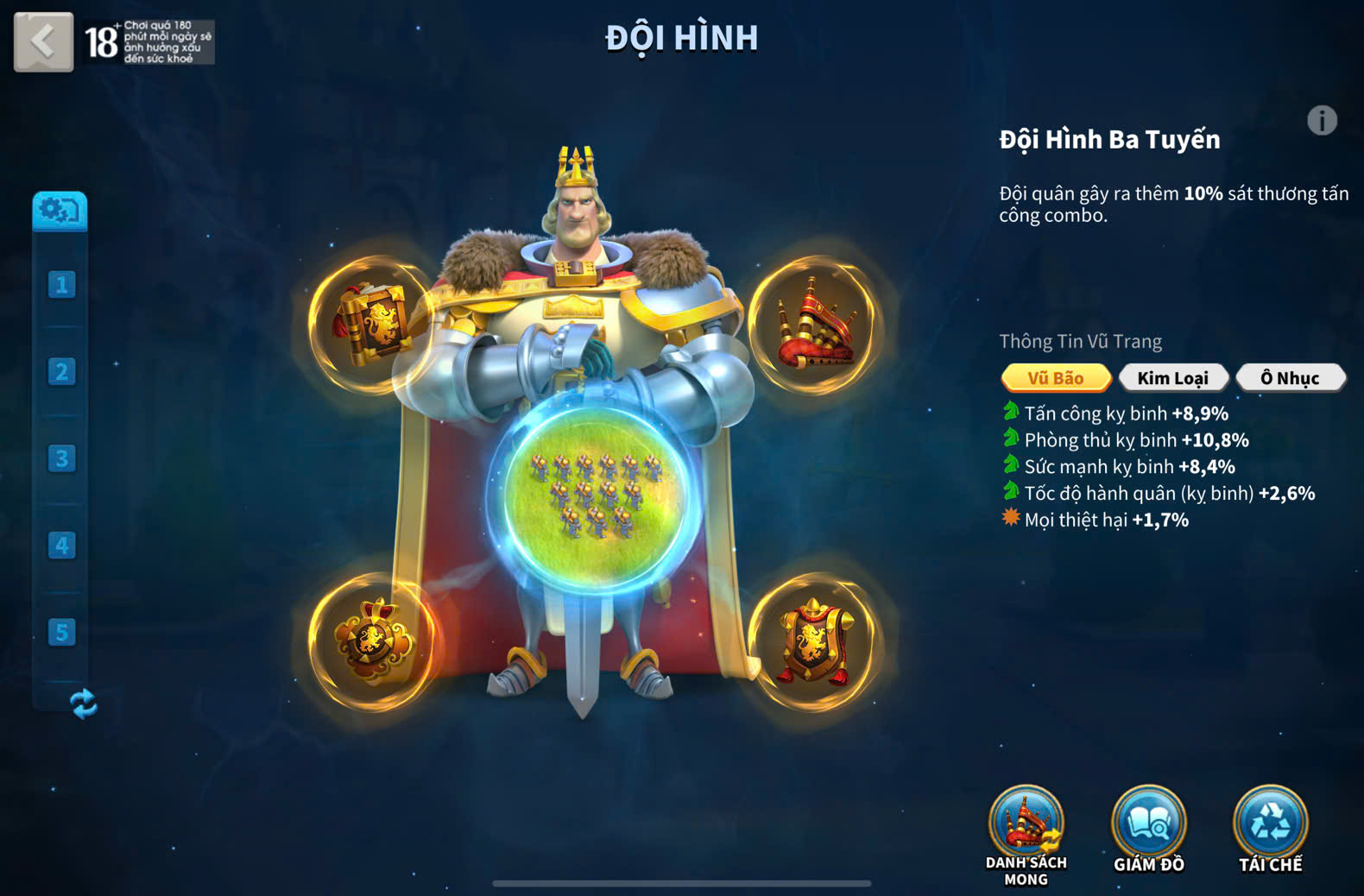Viewport: 1364px width, 896px height.
Task: Open the formation preset settings gear
Action: pos(60,211)
